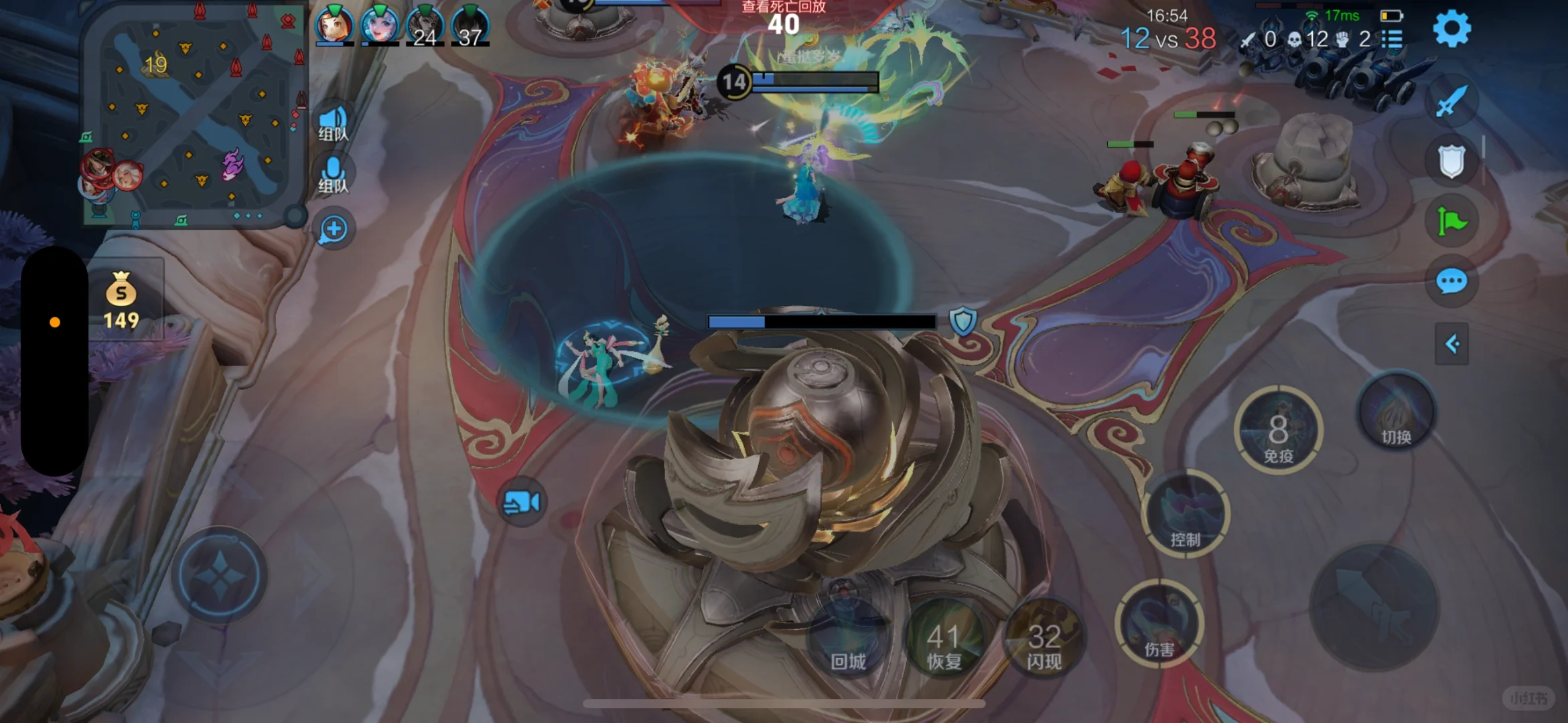1568x723 pixels.
Task: Toggle the team speaker button
Action: pos(333,123)
